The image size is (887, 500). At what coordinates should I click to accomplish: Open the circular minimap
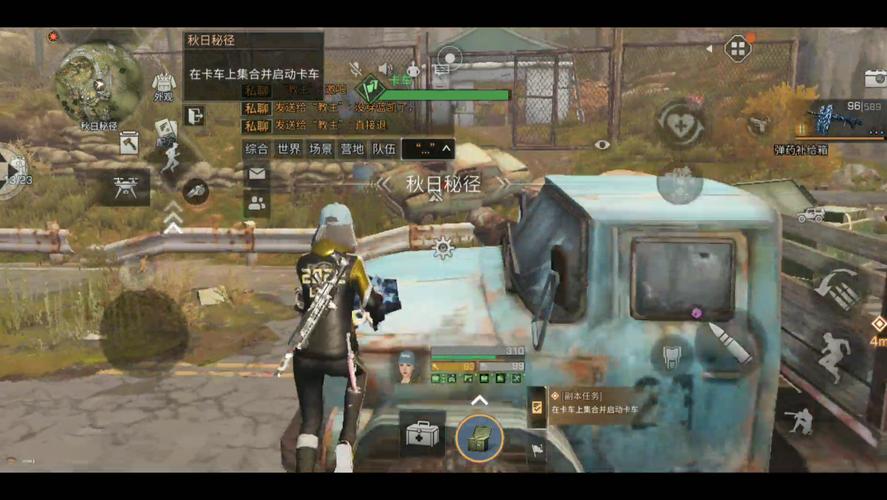(98, 82)
